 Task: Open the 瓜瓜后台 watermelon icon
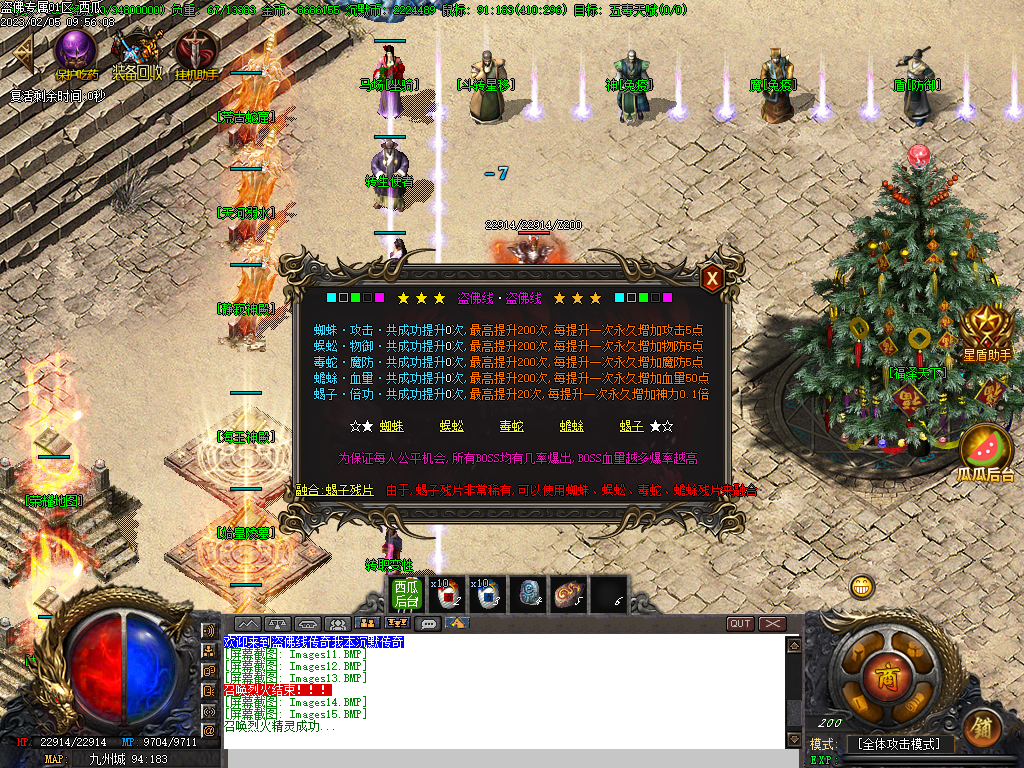point(986,447)
